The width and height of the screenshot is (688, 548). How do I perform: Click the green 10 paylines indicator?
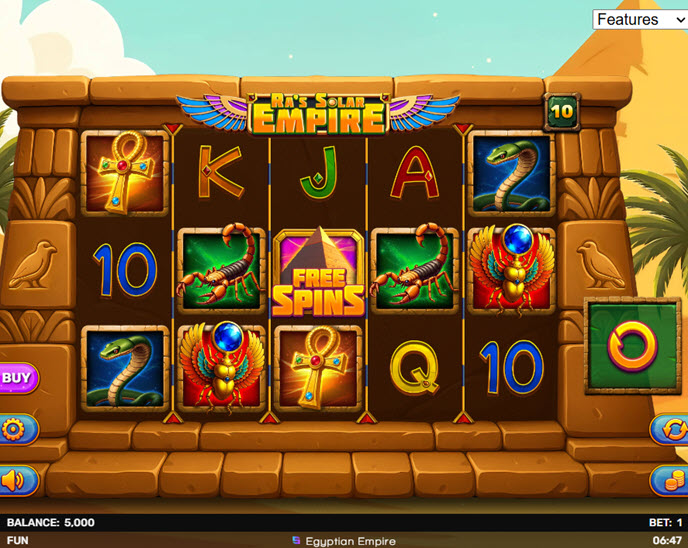[x=562, y=112]
